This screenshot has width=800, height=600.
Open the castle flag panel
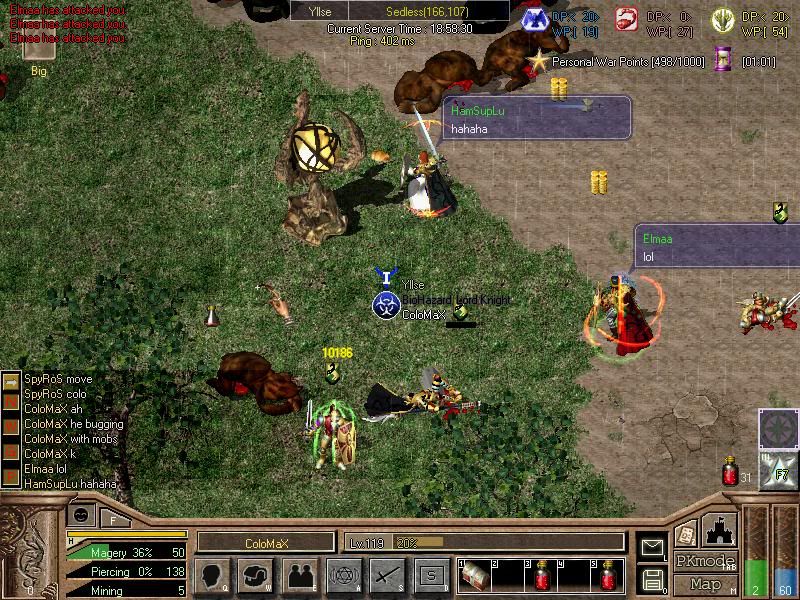(x=721, y=529)
